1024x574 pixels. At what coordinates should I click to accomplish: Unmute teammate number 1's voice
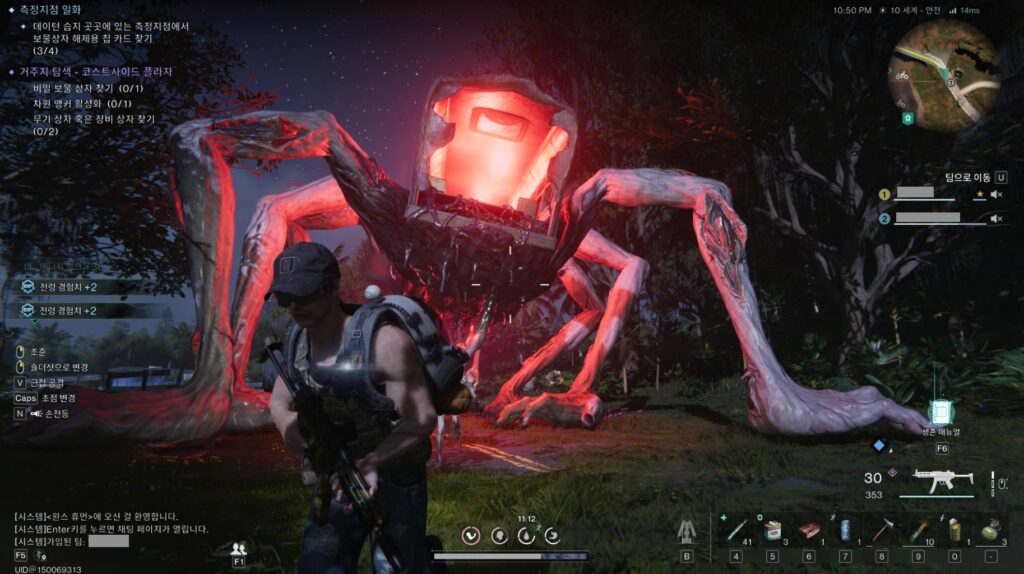tap(996, 195)
